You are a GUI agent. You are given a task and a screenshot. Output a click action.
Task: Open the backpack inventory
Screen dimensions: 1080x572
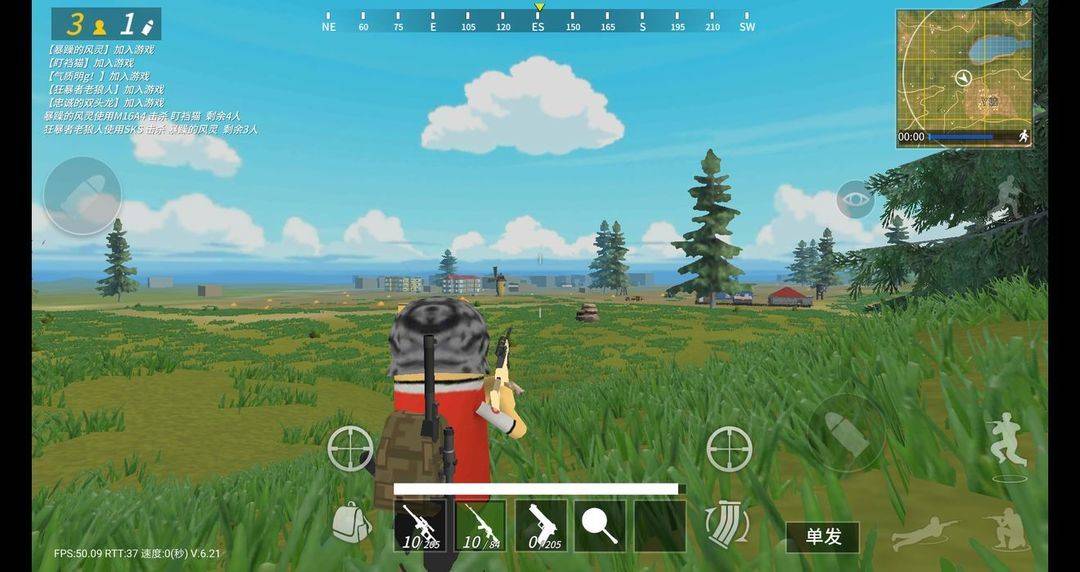[351, 523]
